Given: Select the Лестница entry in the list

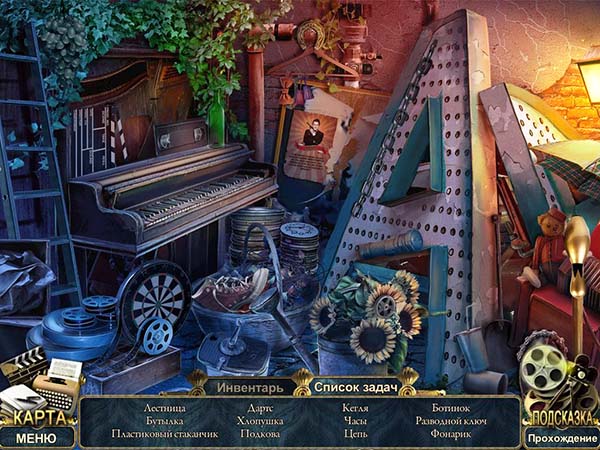Looking at the screenshot, I should (165, 408).
